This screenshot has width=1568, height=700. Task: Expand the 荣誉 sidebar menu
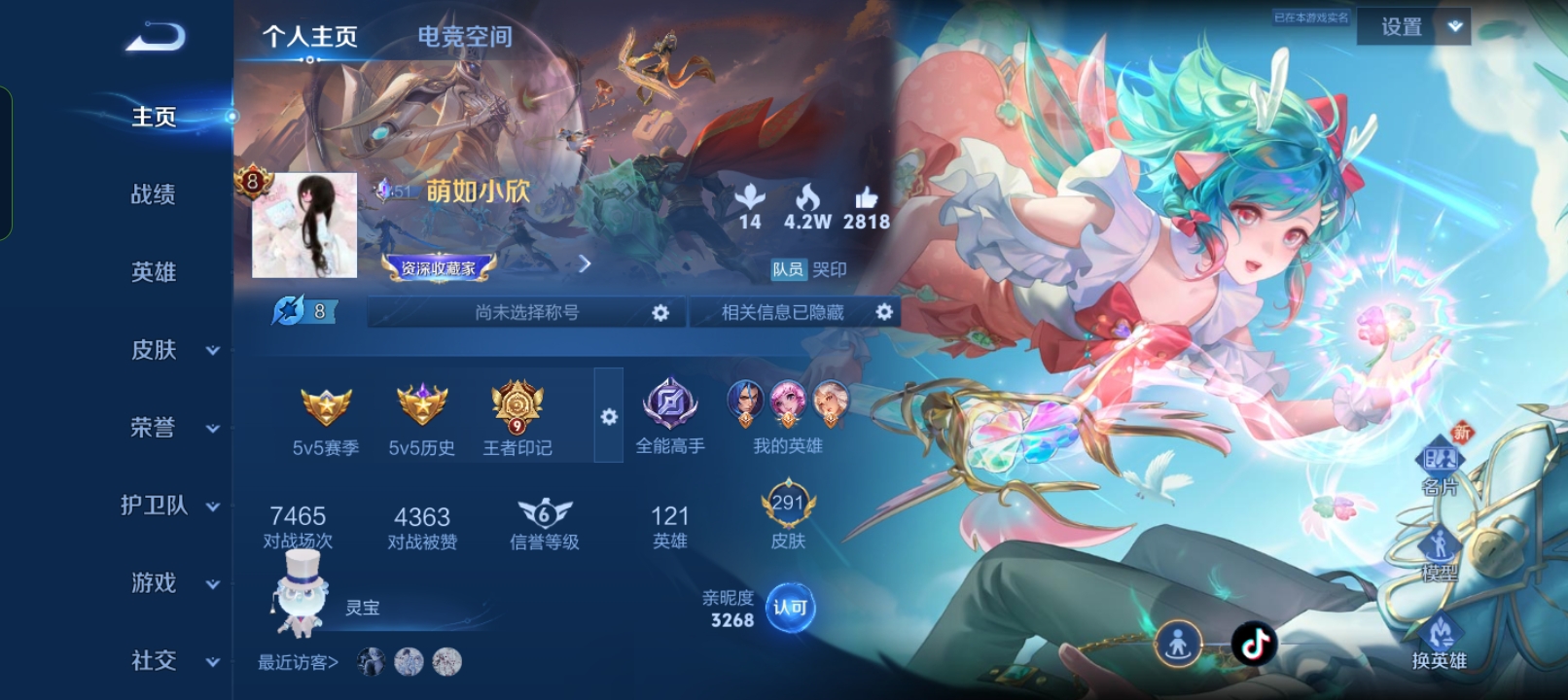[173, 428]
